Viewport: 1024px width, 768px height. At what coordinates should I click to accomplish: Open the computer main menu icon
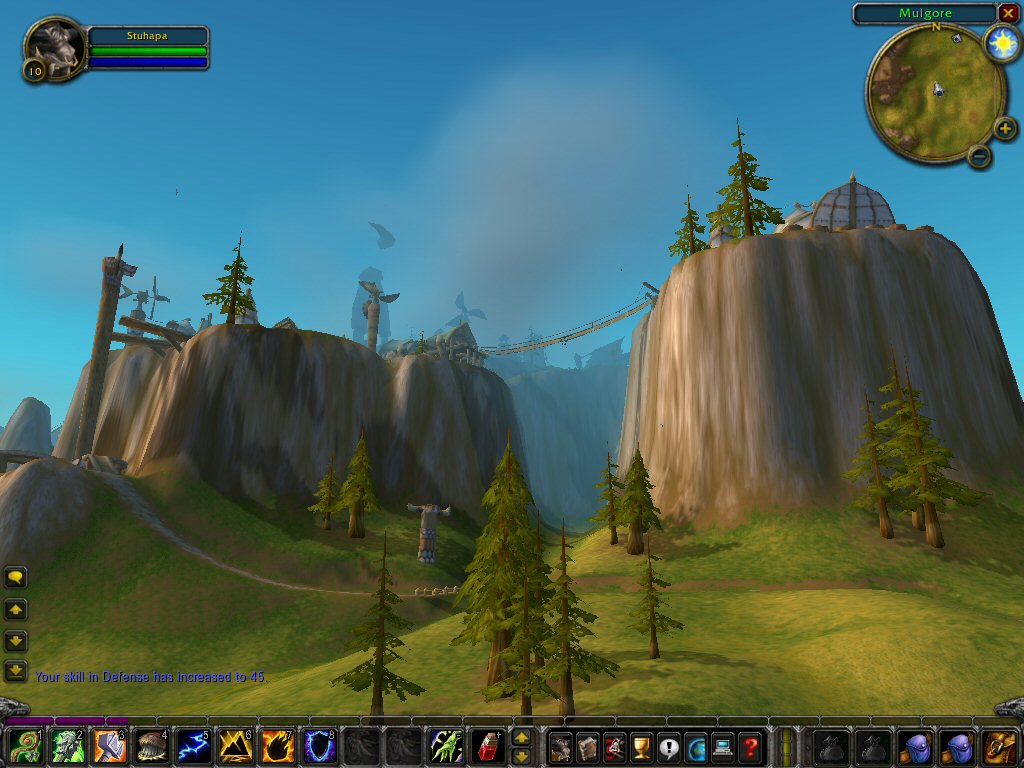click(723, 746)
